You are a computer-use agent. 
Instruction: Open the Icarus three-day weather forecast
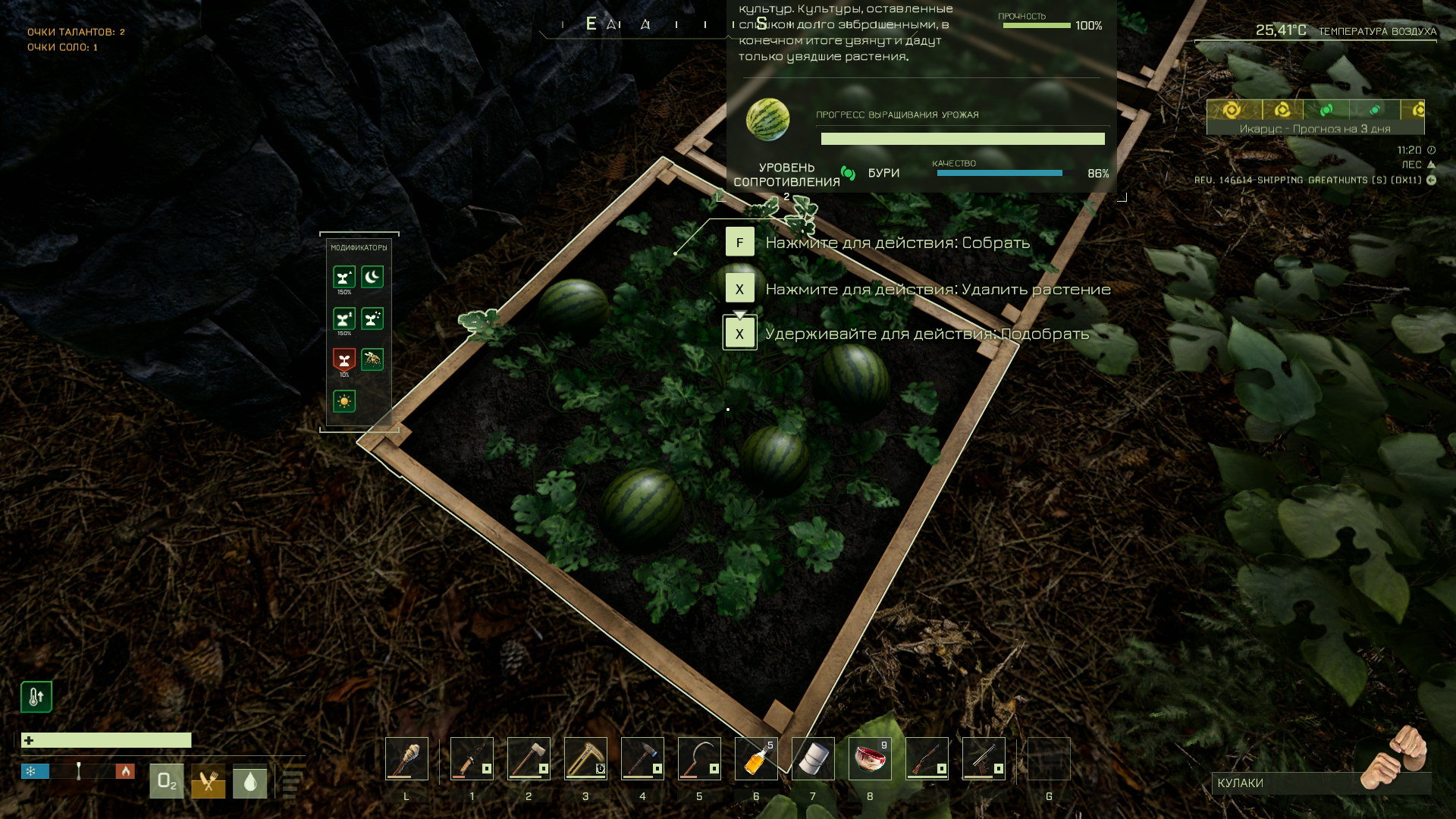[1315, 118]
